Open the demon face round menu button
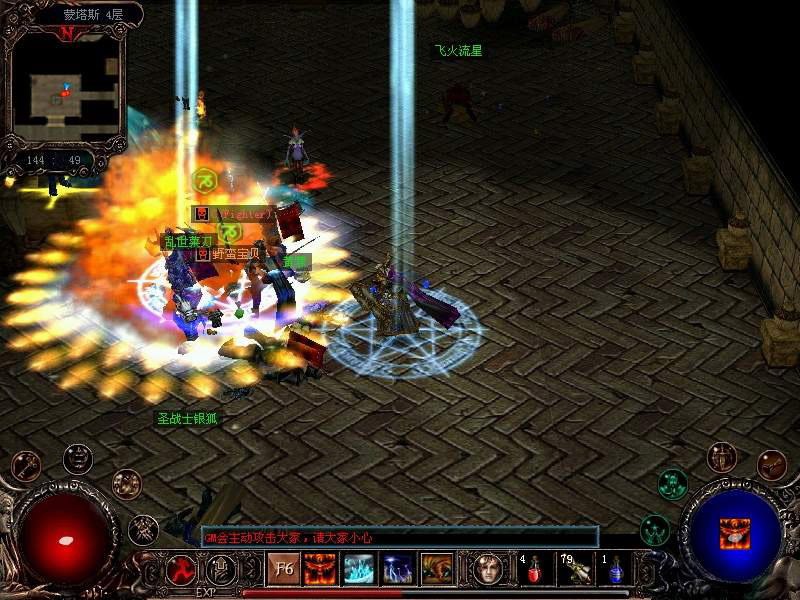Image resolution: width=800 pixels, height=600 pixels. (x=78, y=459)
